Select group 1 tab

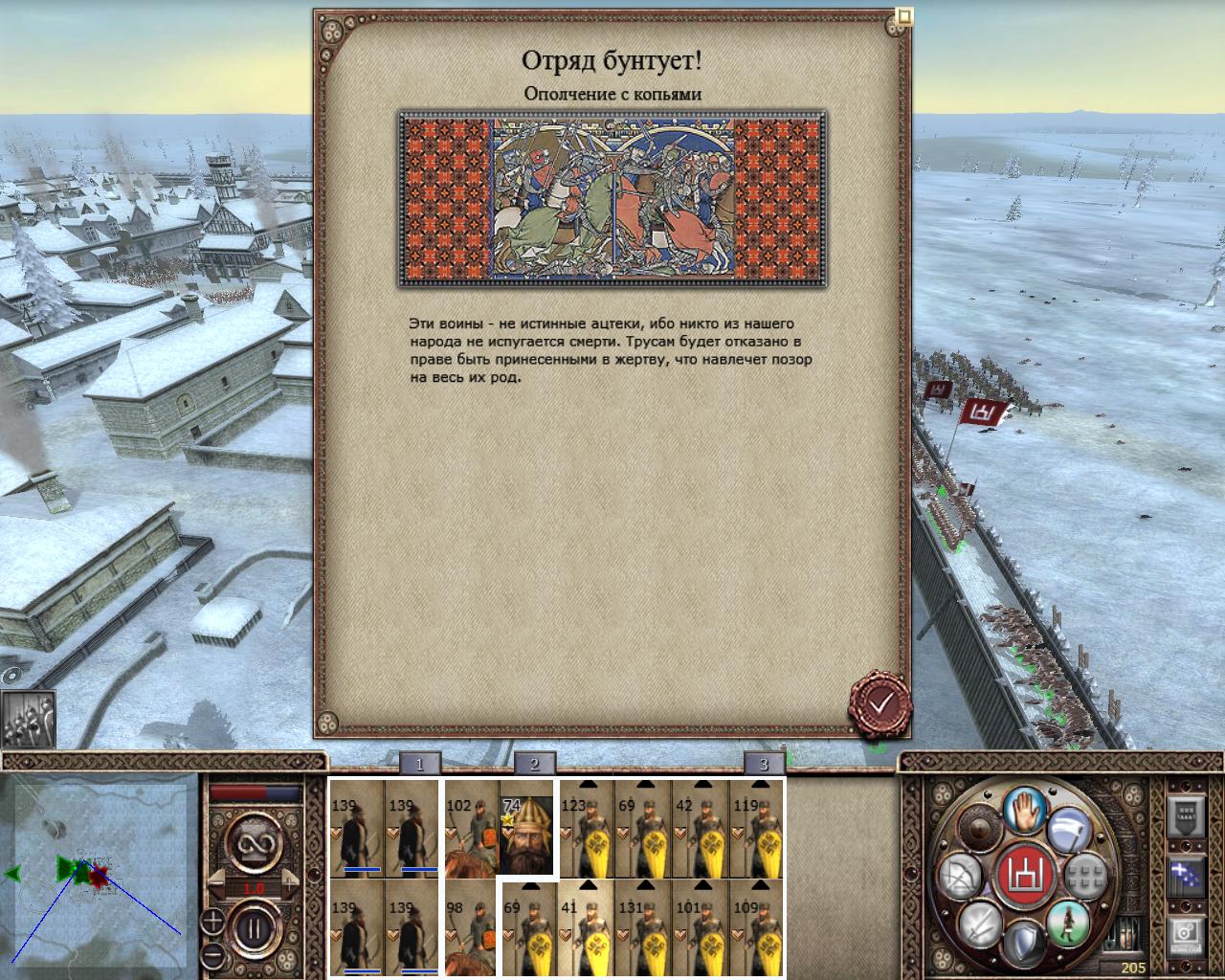coord(419,764)
